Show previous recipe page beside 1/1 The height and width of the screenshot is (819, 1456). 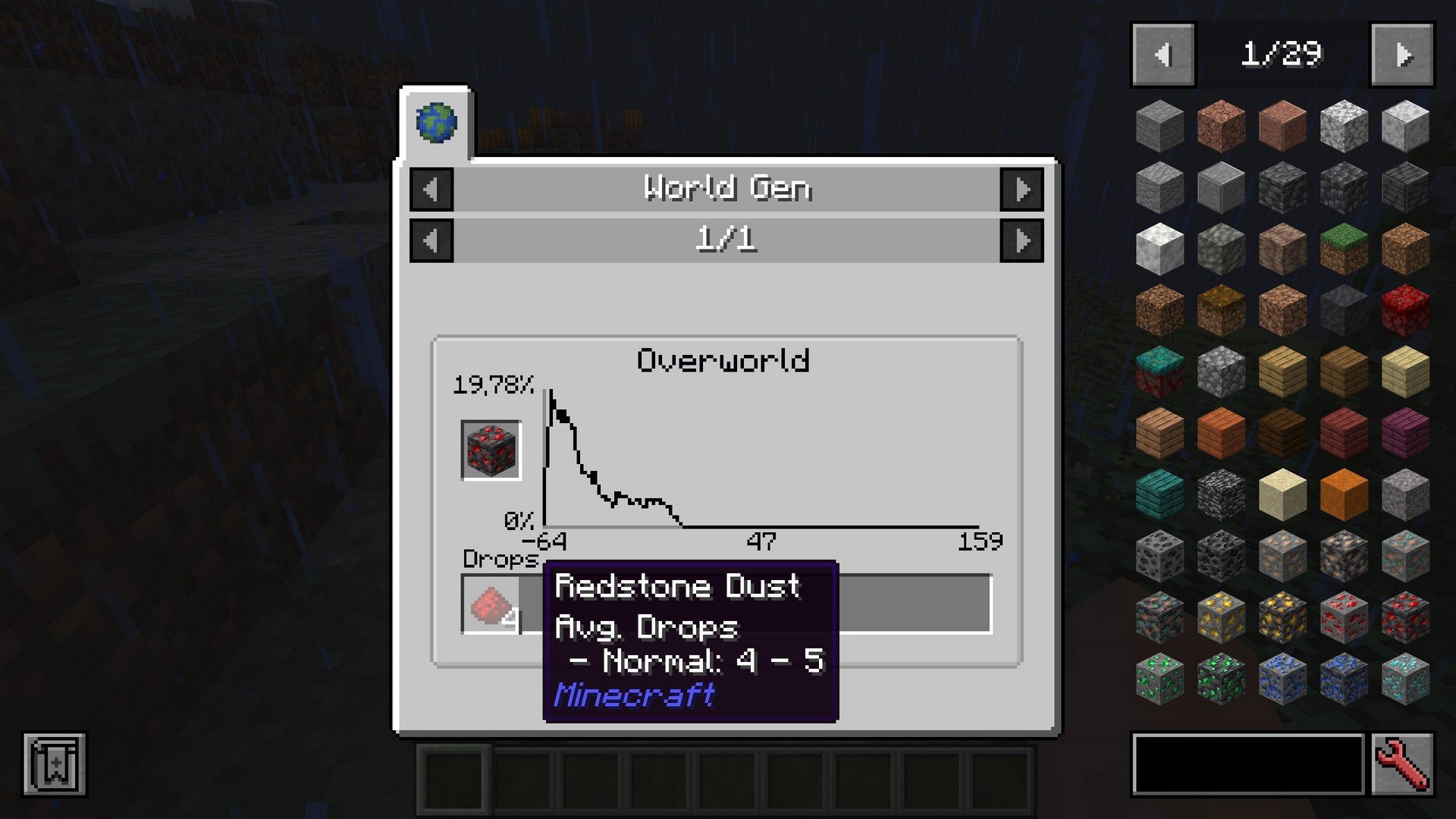click(431, 240)
